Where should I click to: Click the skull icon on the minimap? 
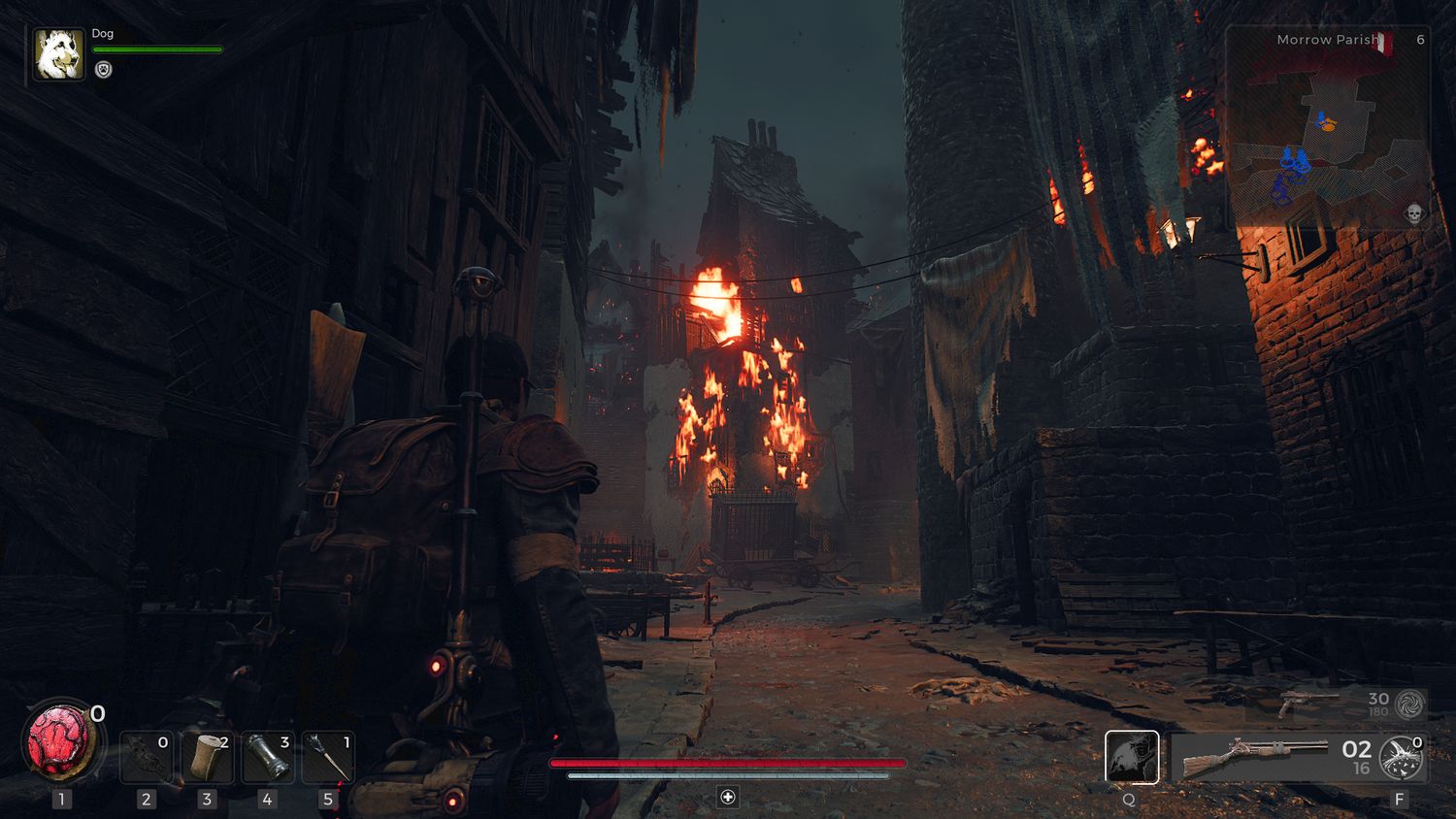pos(1413,213)
